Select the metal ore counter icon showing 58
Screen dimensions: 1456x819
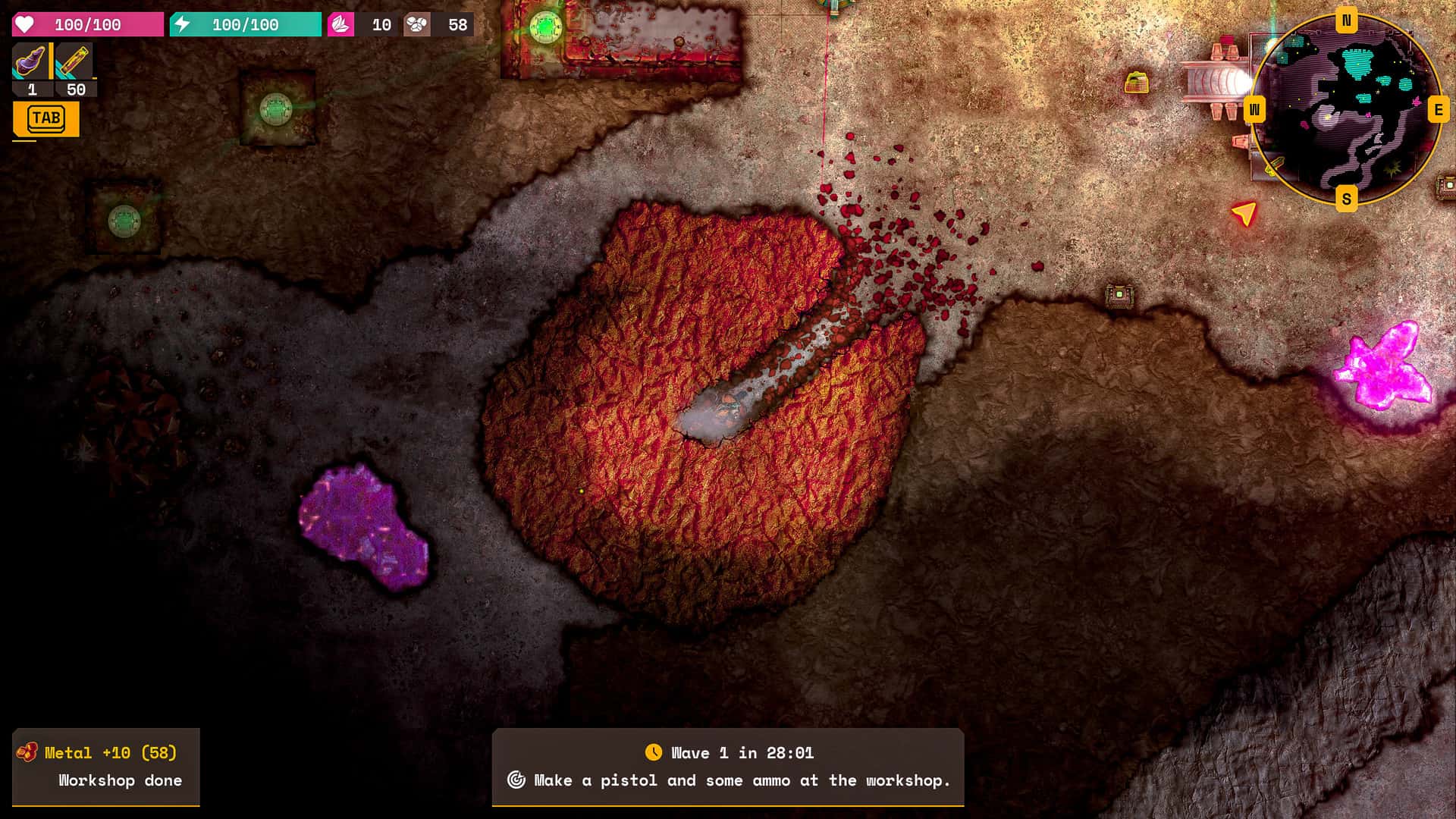(x=416, y=24)
